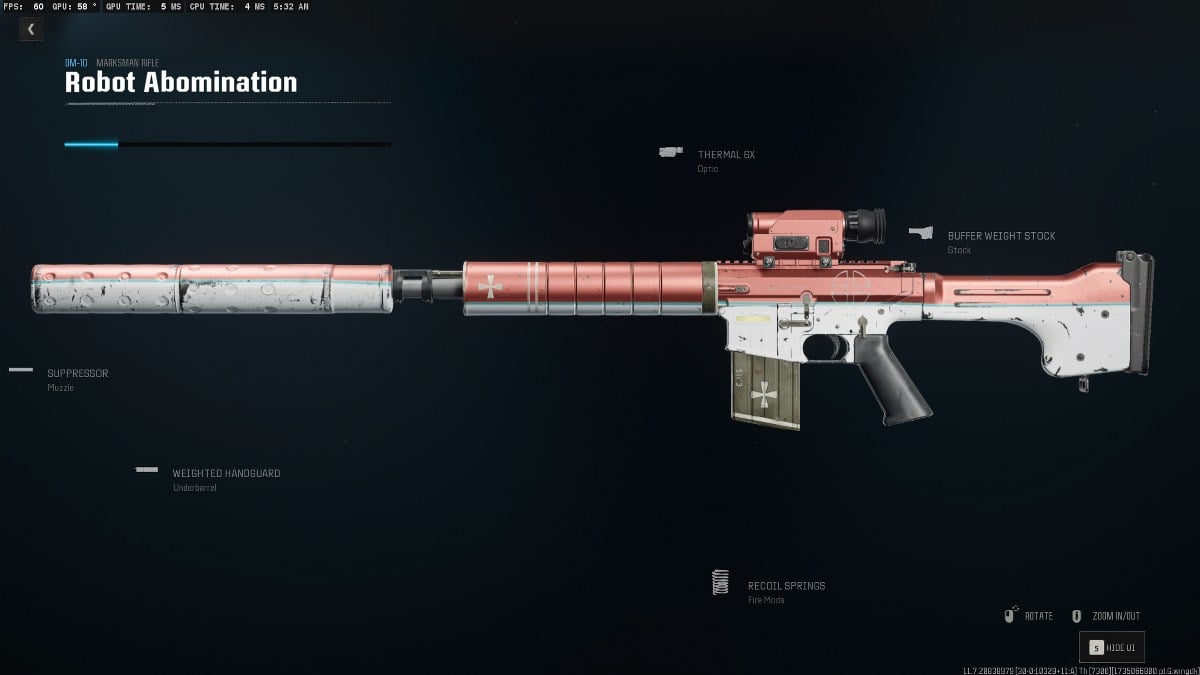1200x675 pixels.
Task: Select the Weighted Handguard underbarrel slot
Action: pyautogui.click(x=225, y=474)
